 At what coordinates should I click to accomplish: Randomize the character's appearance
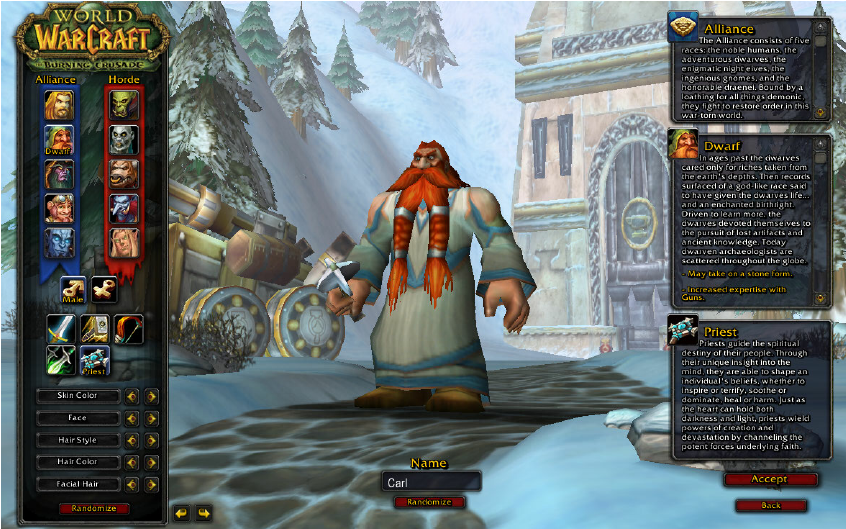pos(94,509)
